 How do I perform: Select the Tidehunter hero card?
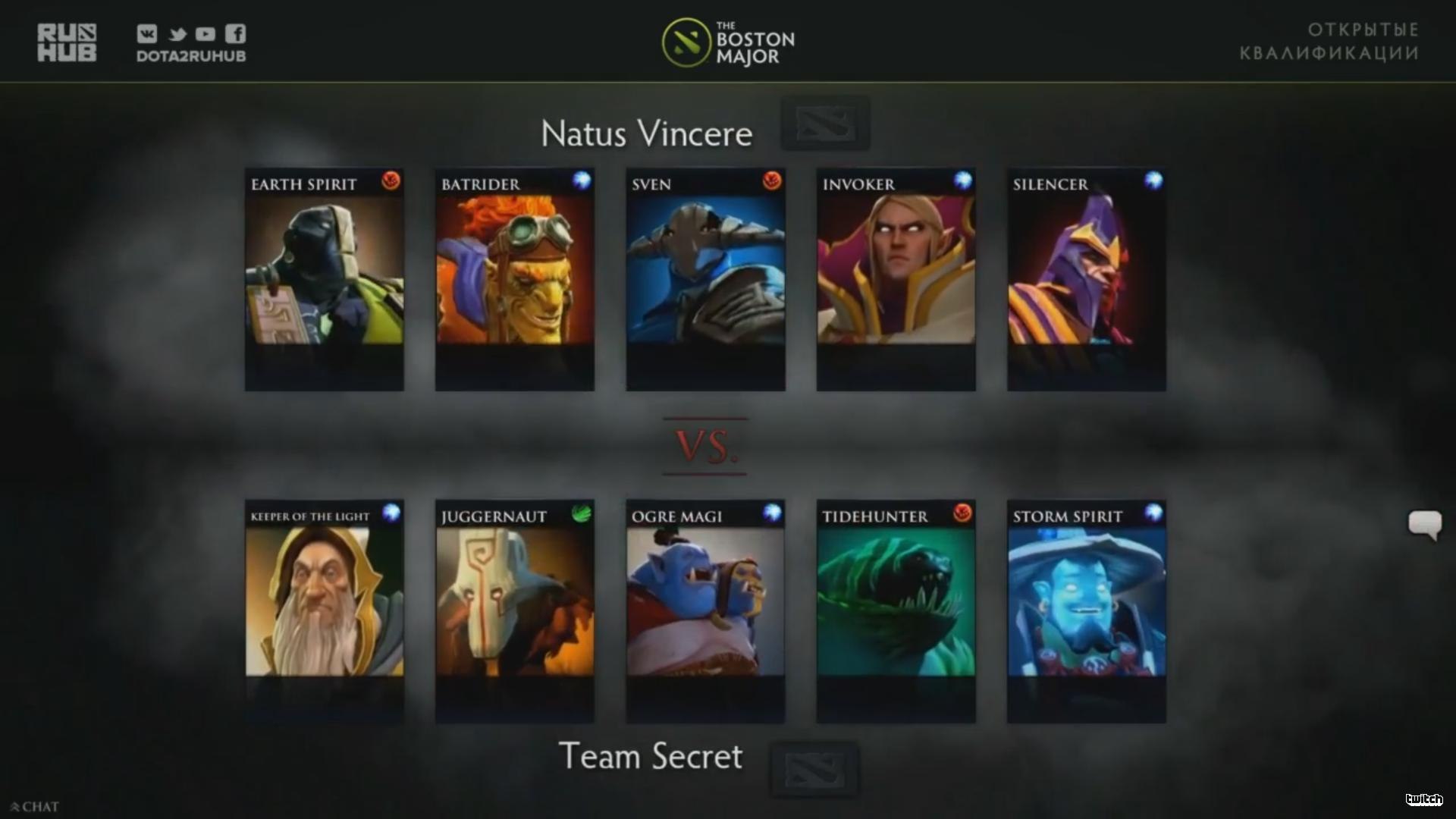(x=896, y=610)
